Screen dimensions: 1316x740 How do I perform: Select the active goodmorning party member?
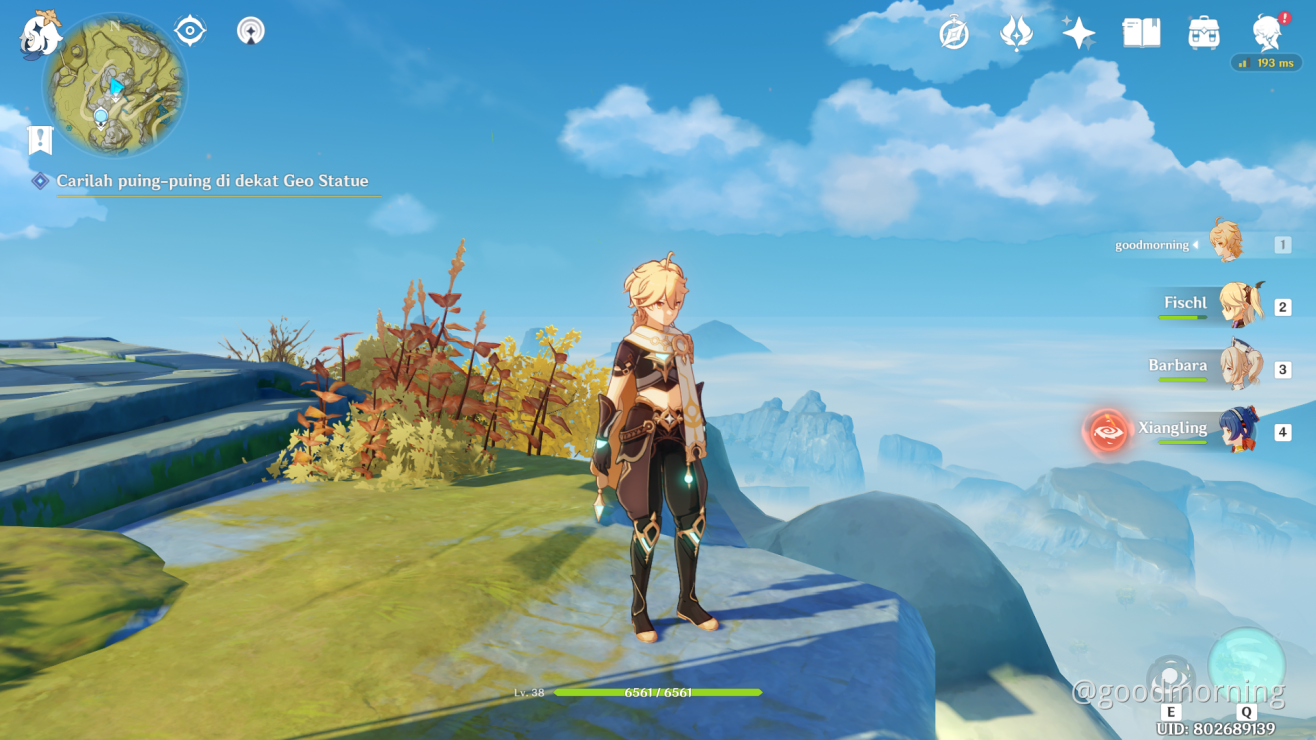pyautogui.click(x=1226, y=243)
